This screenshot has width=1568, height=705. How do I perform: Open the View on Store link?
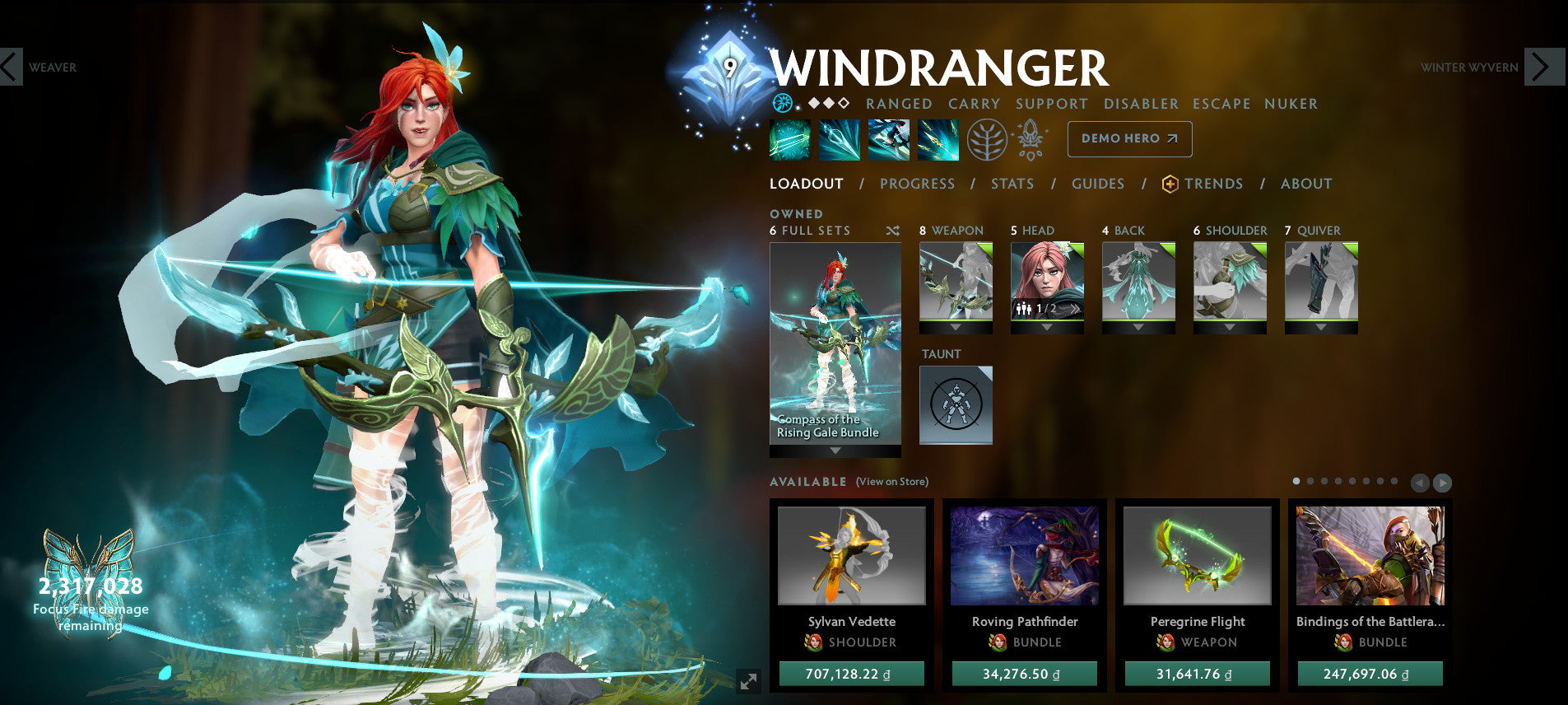click(892, 481)
